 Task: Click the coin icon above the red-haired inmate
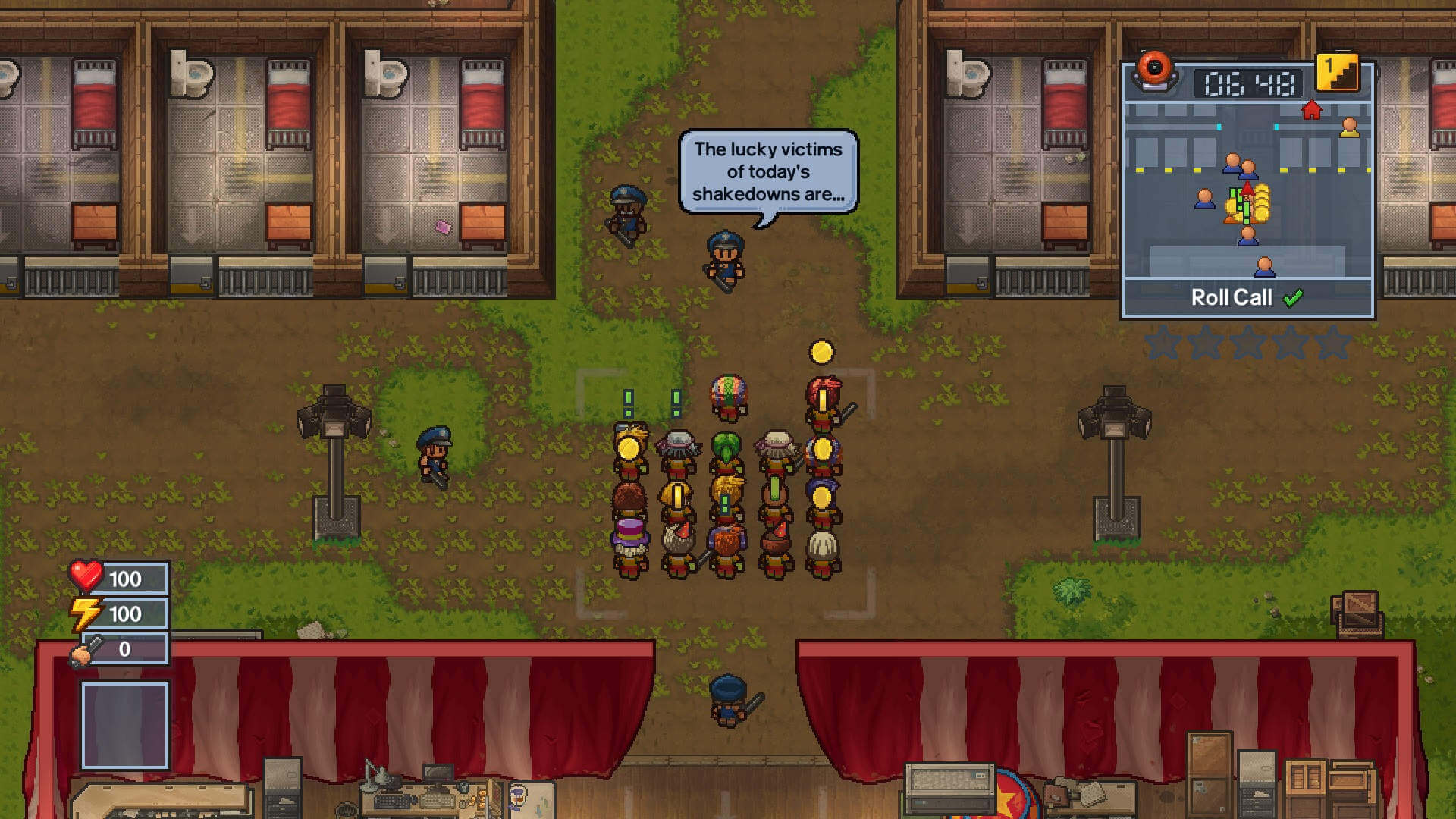click(821, 351)
